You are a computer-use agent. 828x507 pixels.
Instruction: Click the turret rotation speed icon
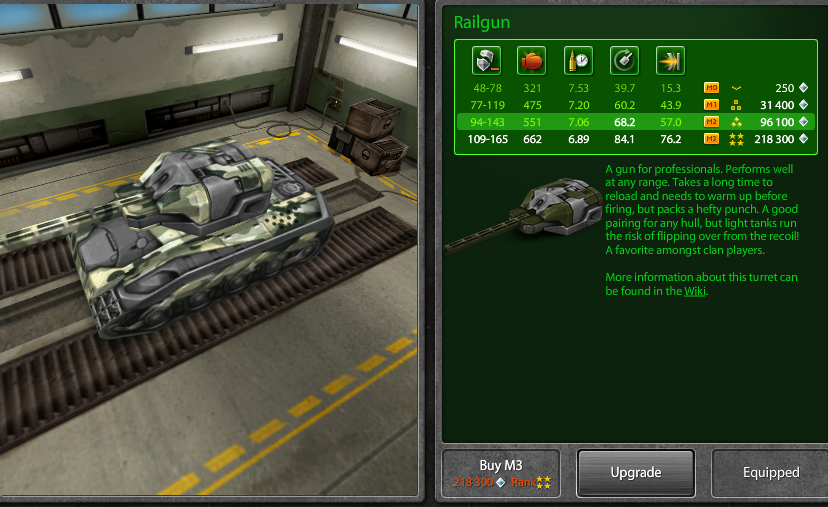(623, 60)
